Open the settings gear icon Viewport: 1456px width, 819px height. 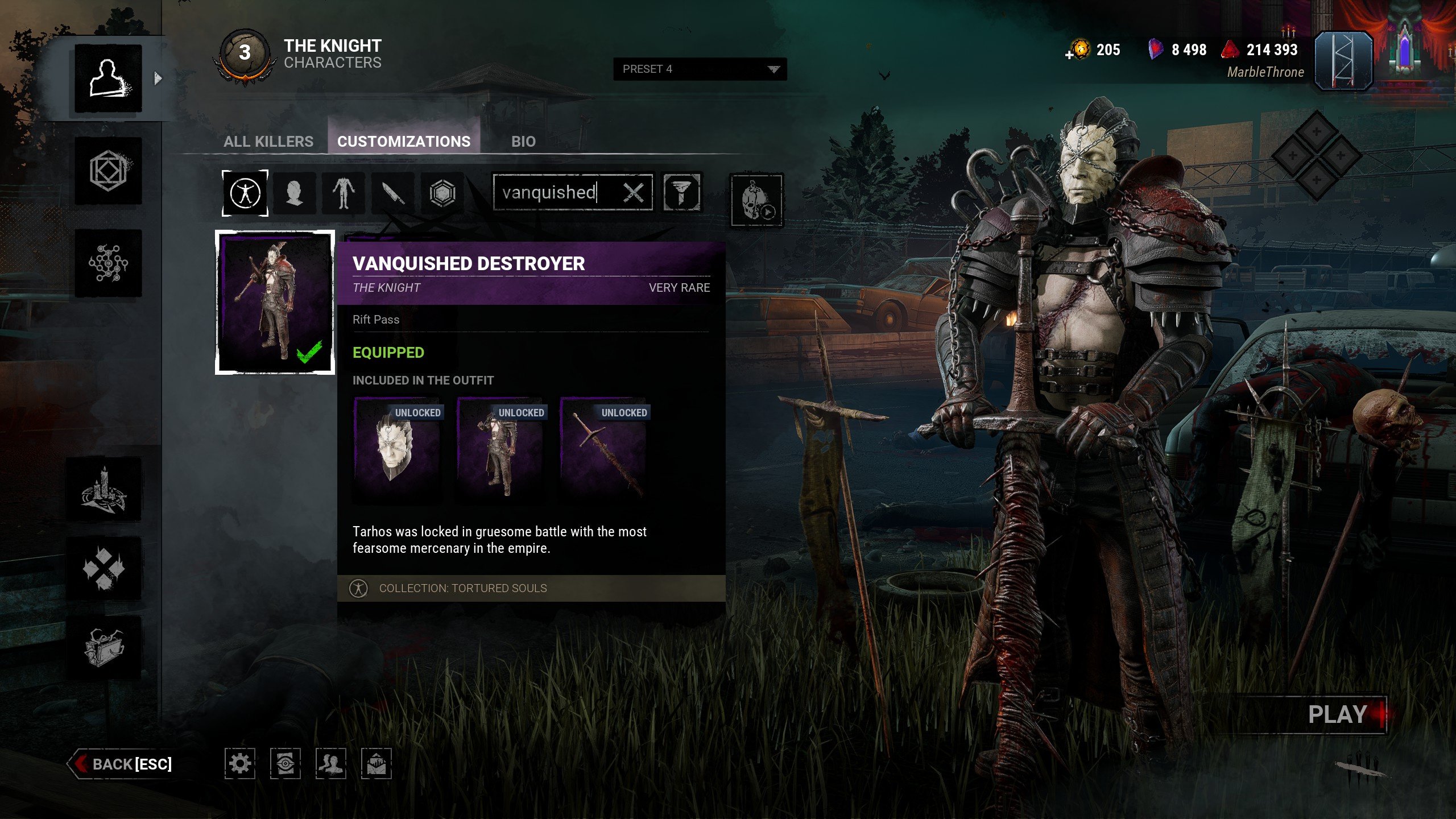(x=239, y=763)
